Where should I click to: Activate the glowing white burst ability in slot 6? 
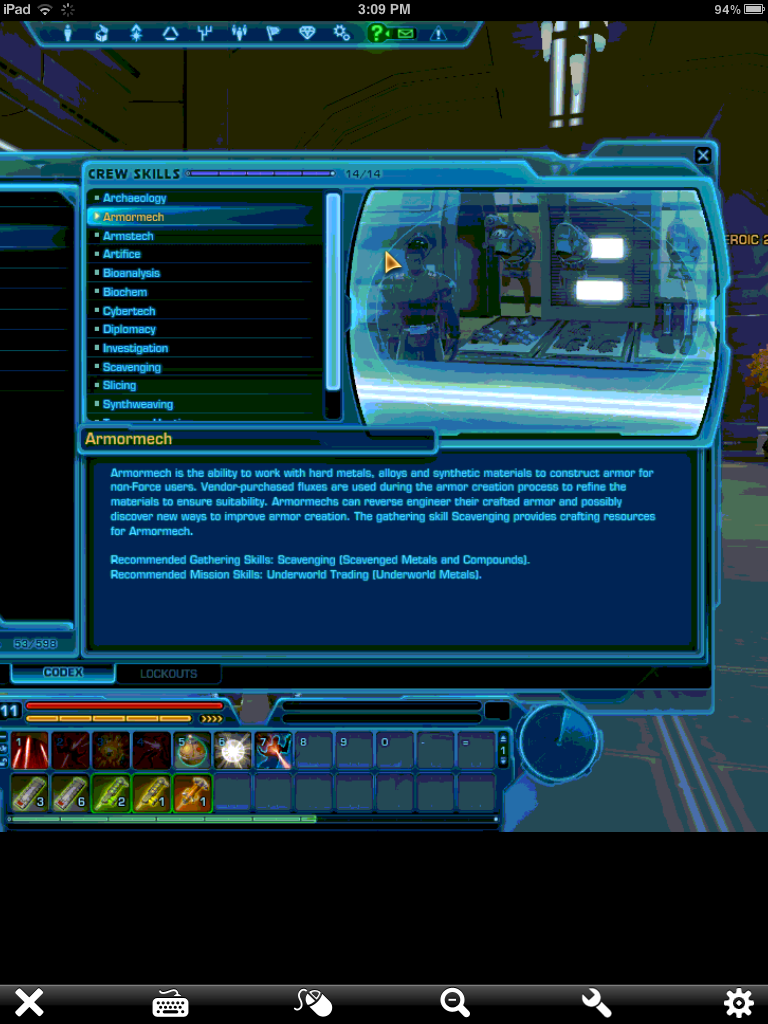(232, 750)
